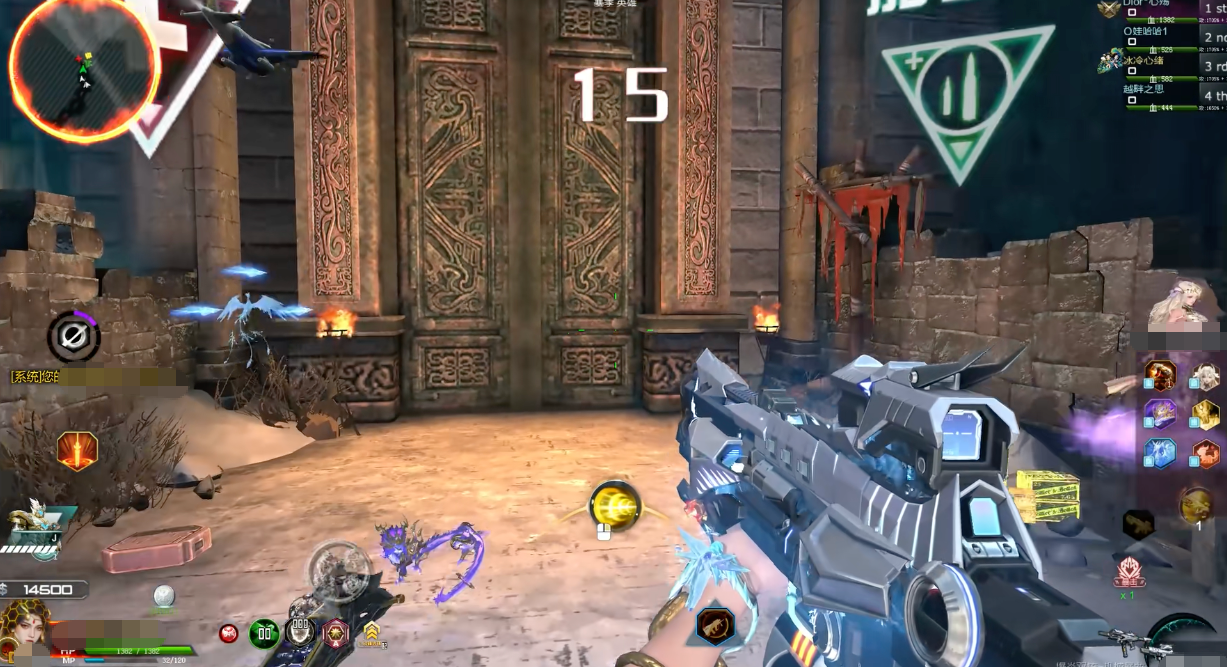Viewport: 1228px width, 668px height.
Task: Click the crossed-circle cooldown skill icon
Action: point(73,337)
